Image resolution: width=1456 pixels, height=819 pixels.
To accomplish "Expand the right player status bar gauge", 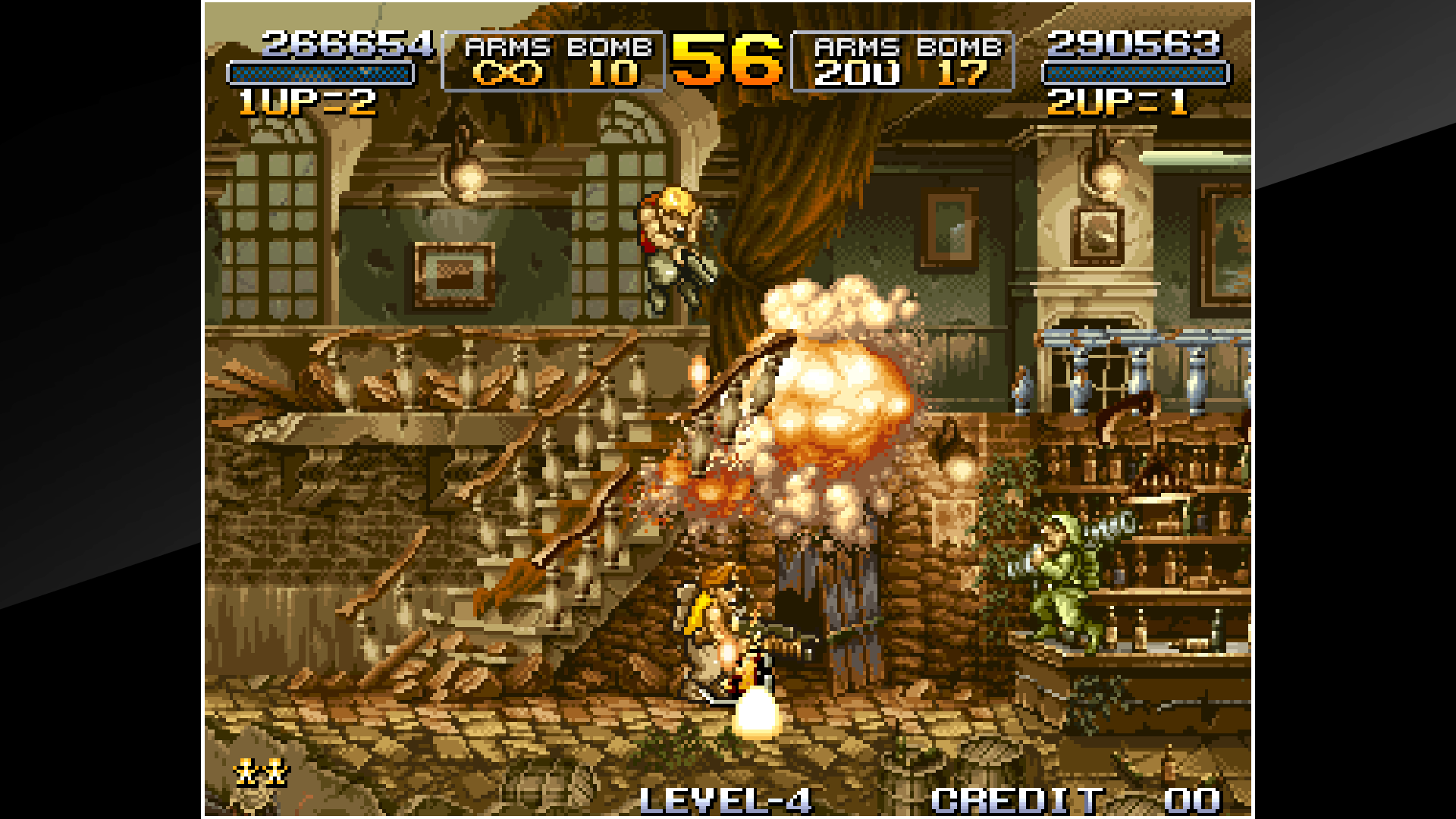I will point(1135,74).
